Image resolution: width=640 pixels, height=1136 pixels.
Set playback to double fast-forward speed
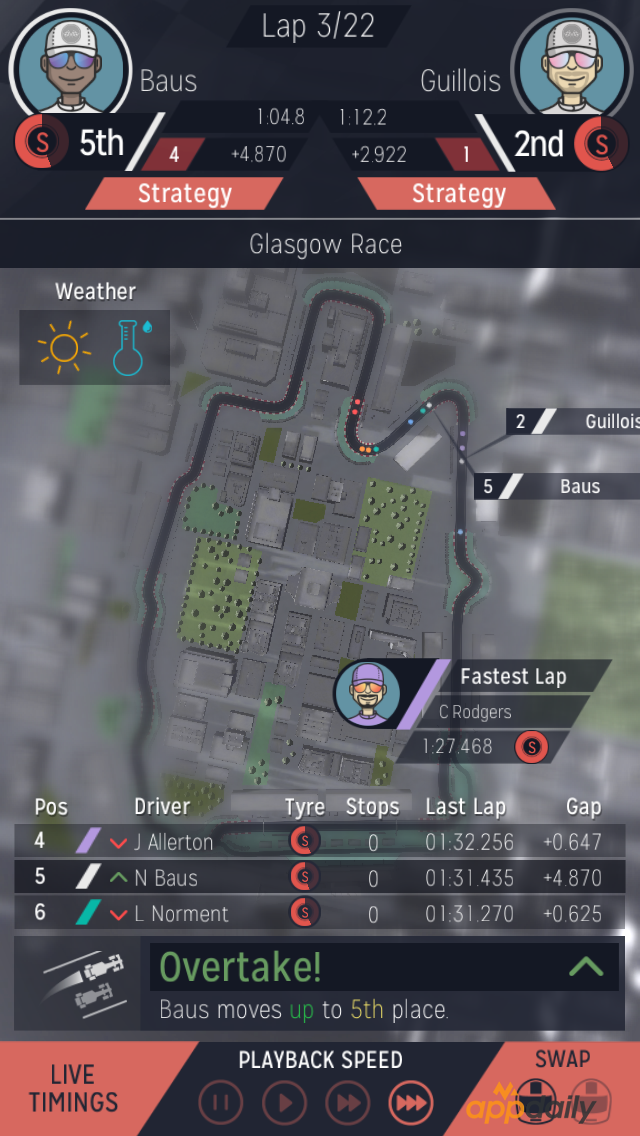pos(347,1104)
